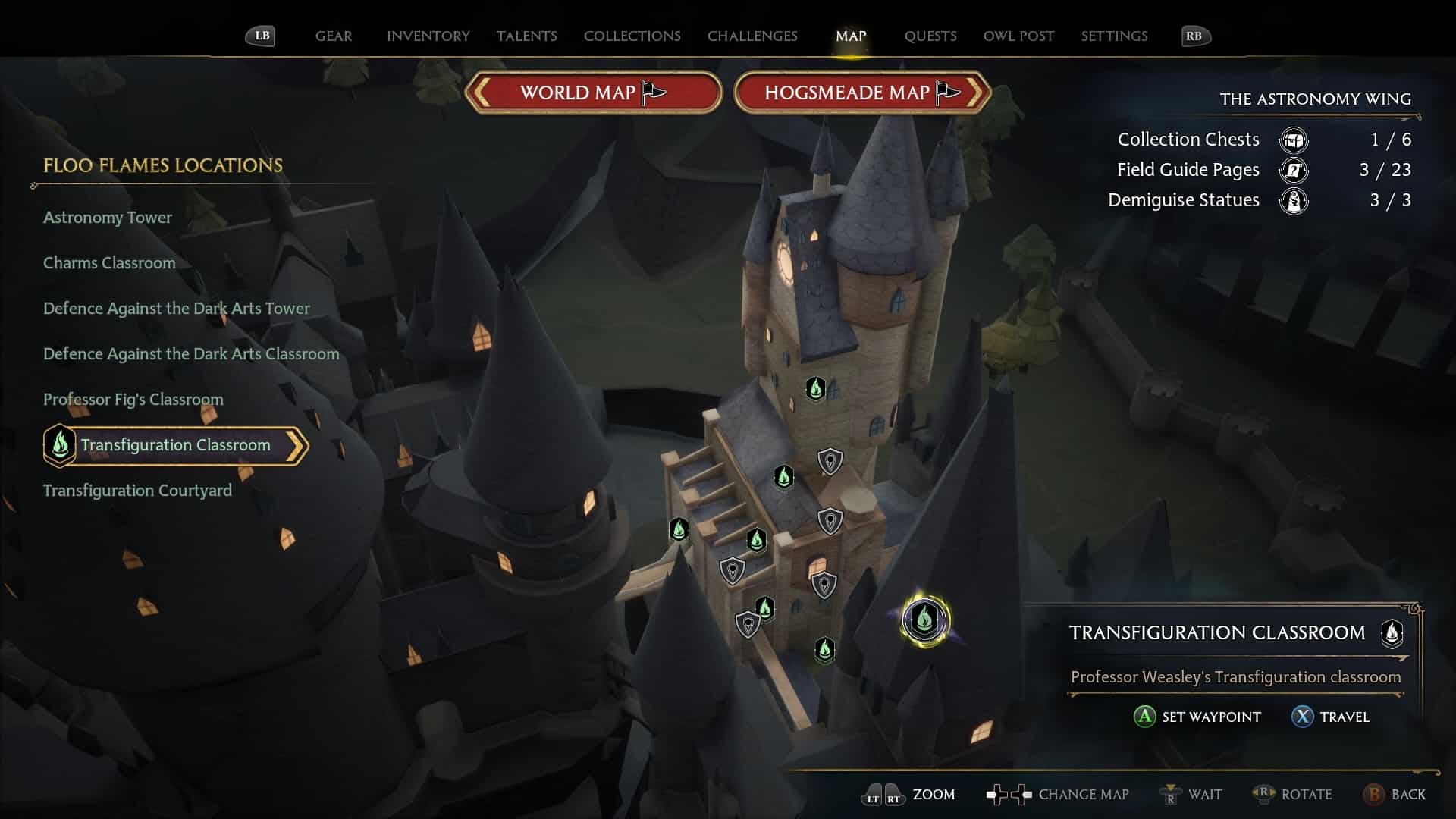Switch to the World Map
Viewport: 1456px width, 819px height.
593,93
